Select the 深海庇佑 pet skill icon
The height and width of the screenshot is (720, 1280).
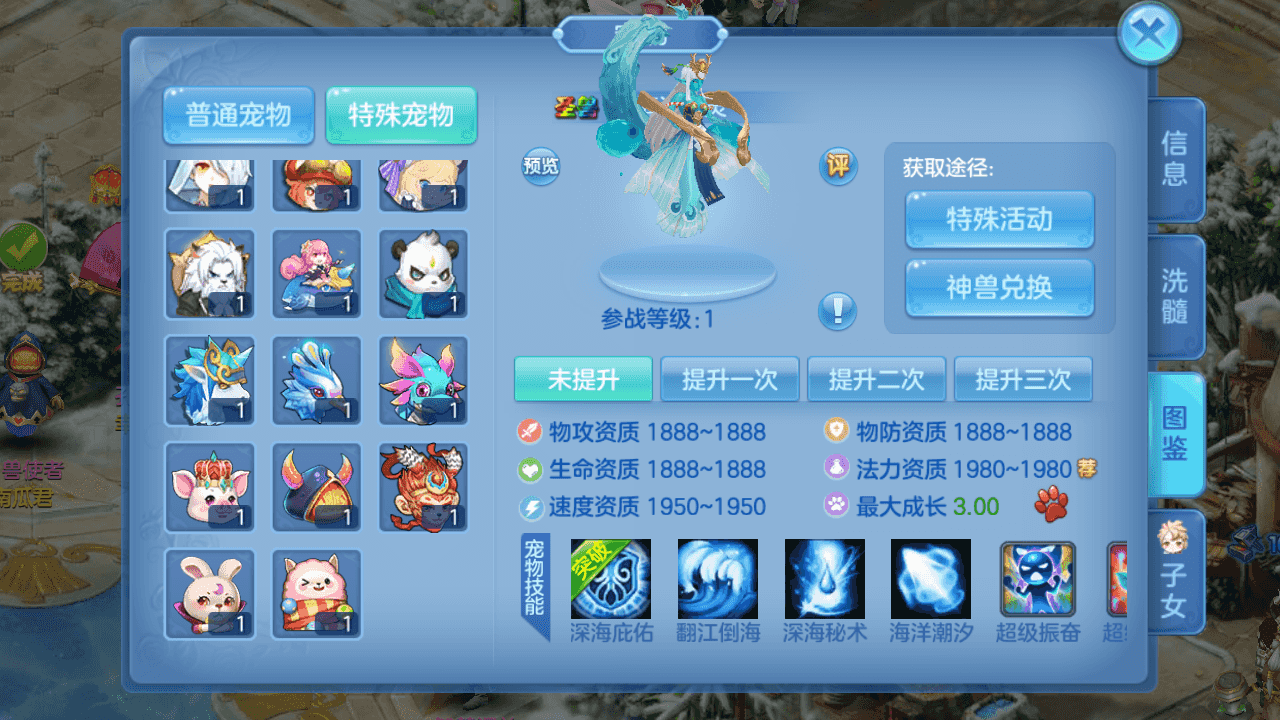point(609,580)
